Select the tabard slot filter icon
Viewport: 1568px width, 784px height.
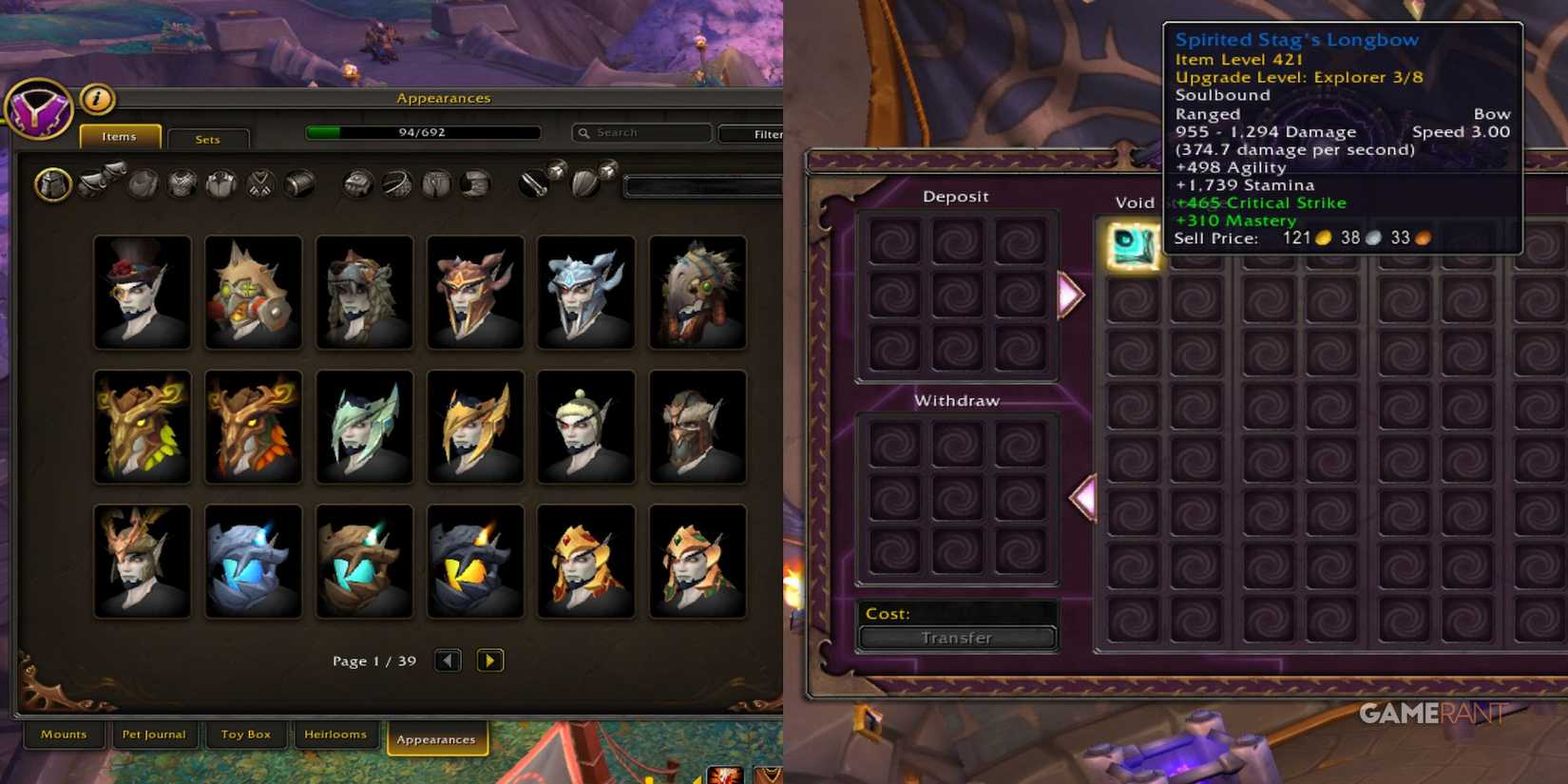tap(260, 183)
